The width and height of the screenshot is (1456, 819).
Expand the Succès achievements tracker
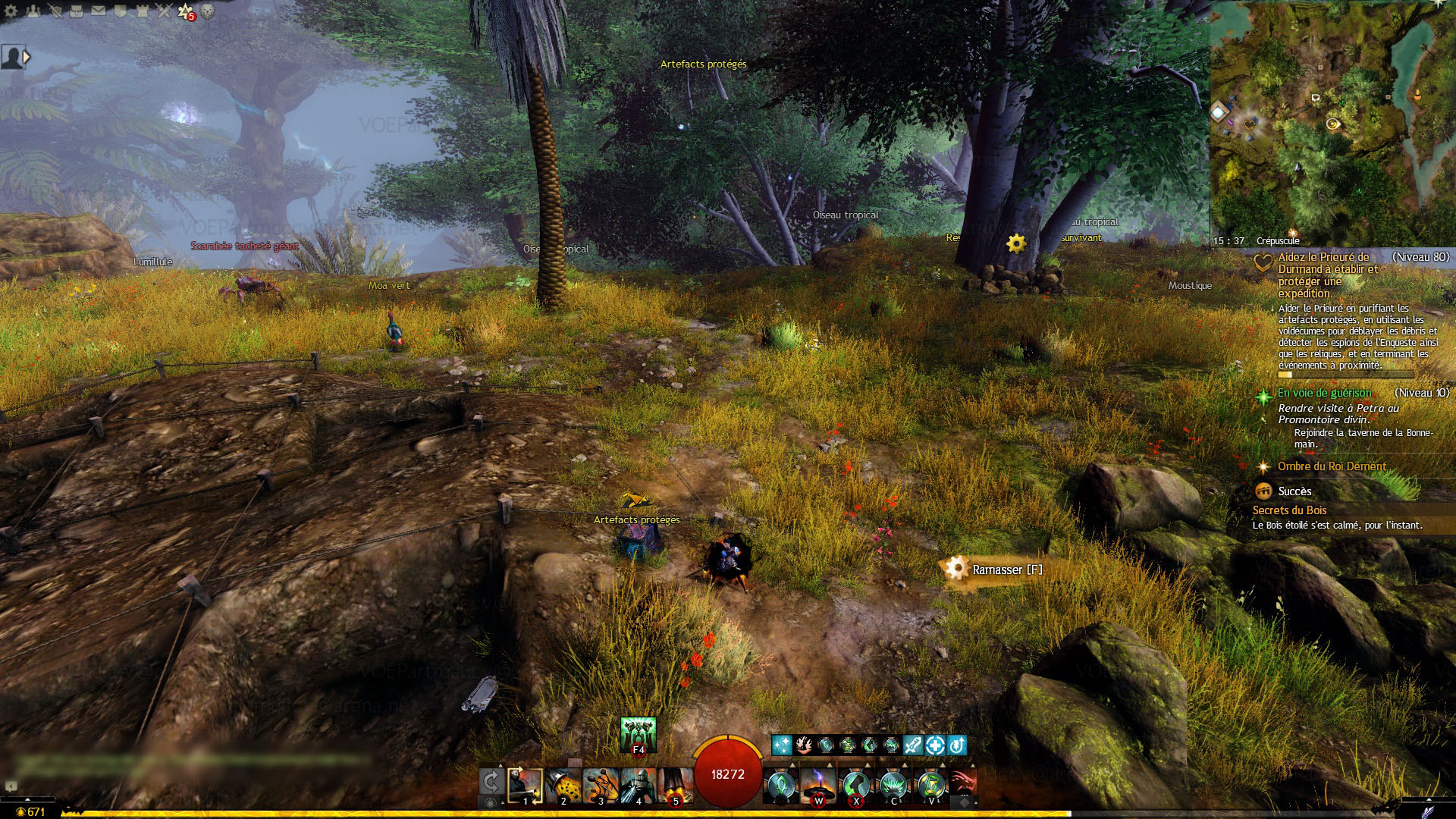[x=1294, y=491]
